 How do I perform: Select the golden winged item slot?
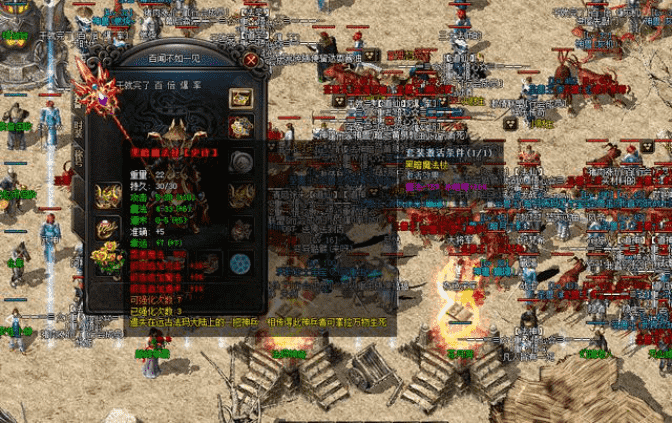(108, 194)
